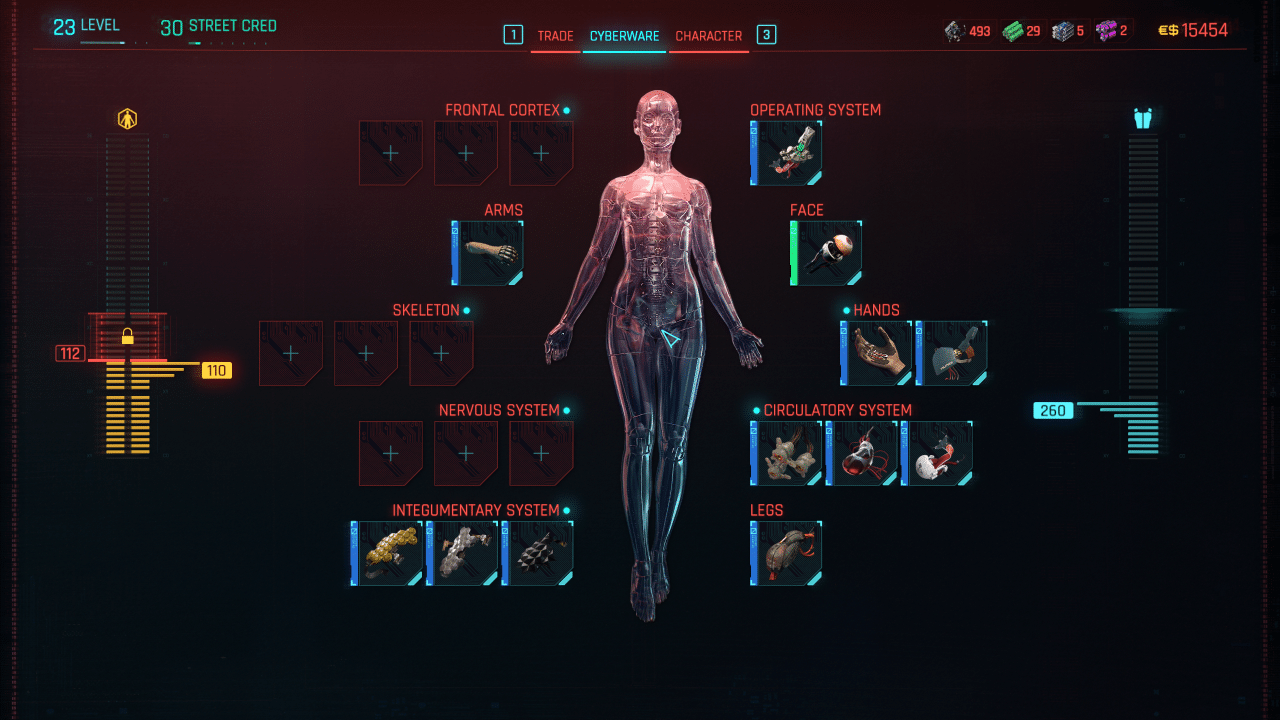
Task: Select the pale organ Circulatory System implant
Action: tap(787, 453)
